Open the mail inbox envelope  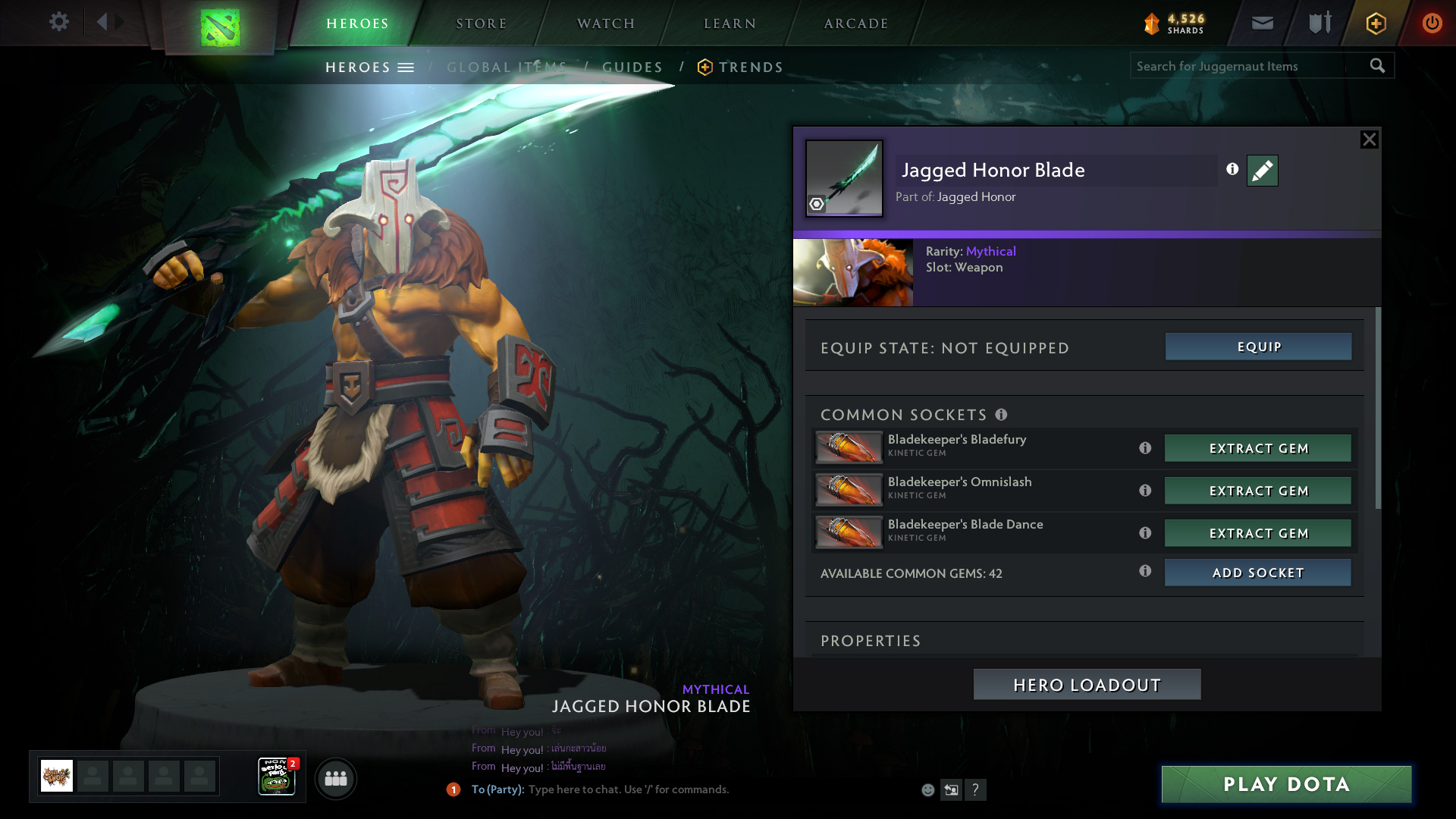[x=1263, y=24]
